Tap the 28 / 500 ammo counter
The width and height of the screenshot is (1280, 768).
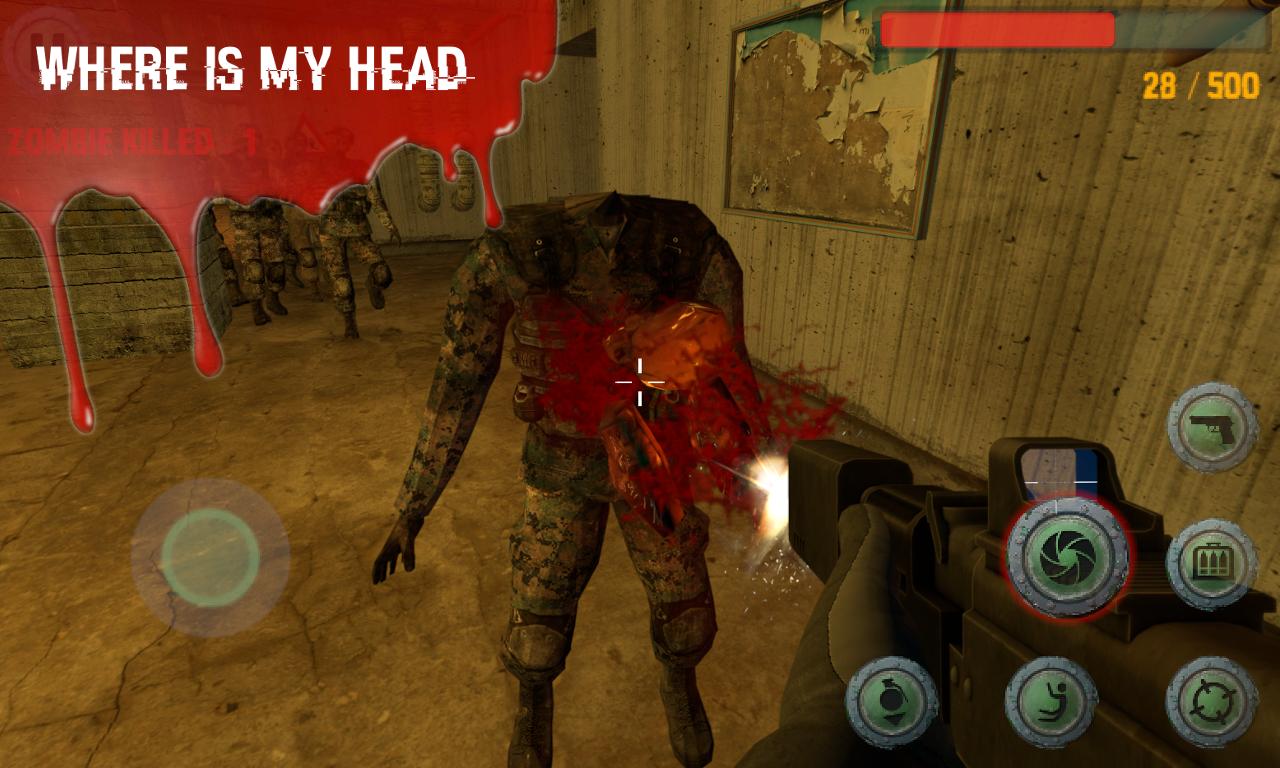click(1199, 84)
